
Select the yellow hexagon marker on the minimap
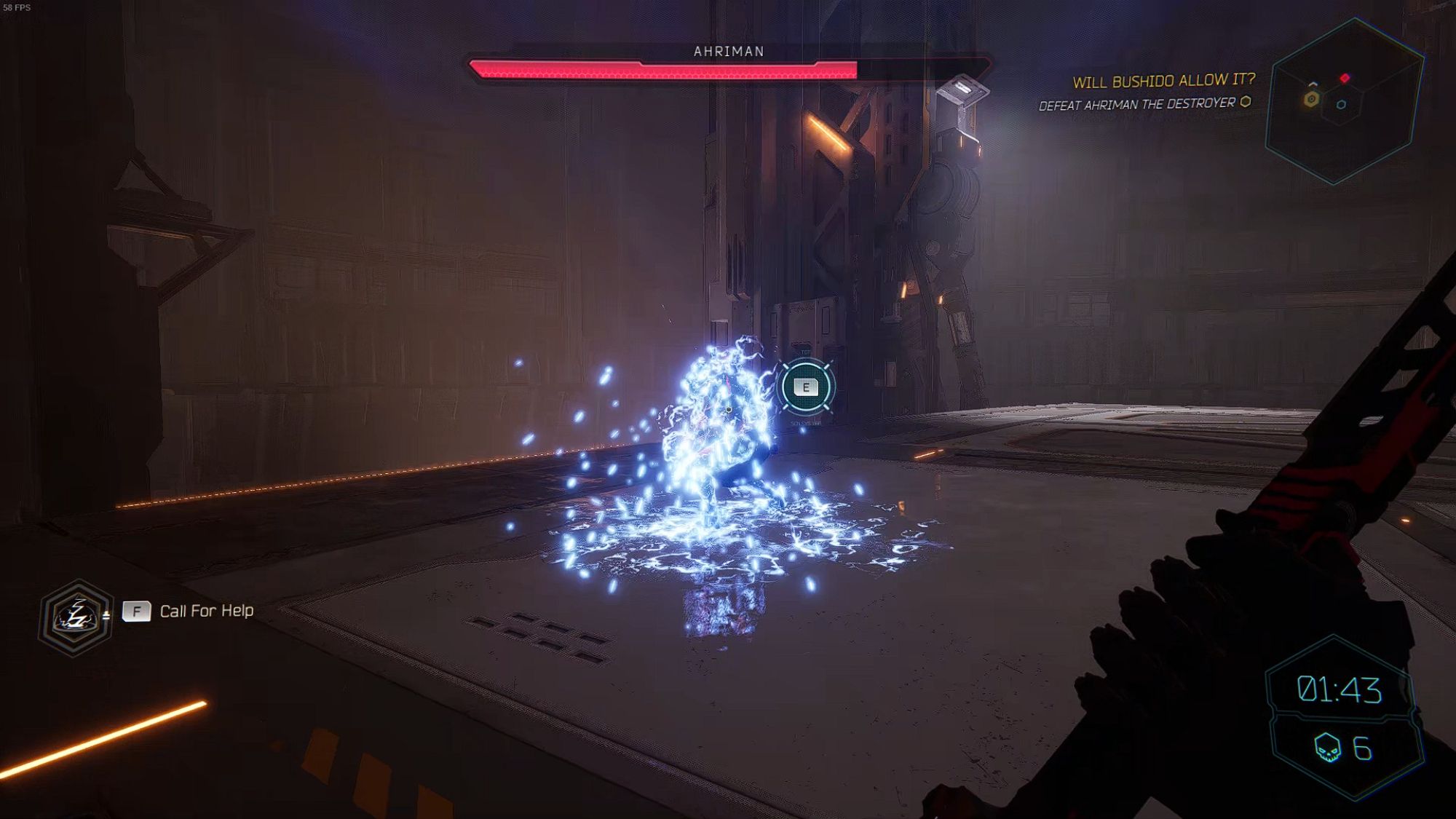pos(1312,98)
